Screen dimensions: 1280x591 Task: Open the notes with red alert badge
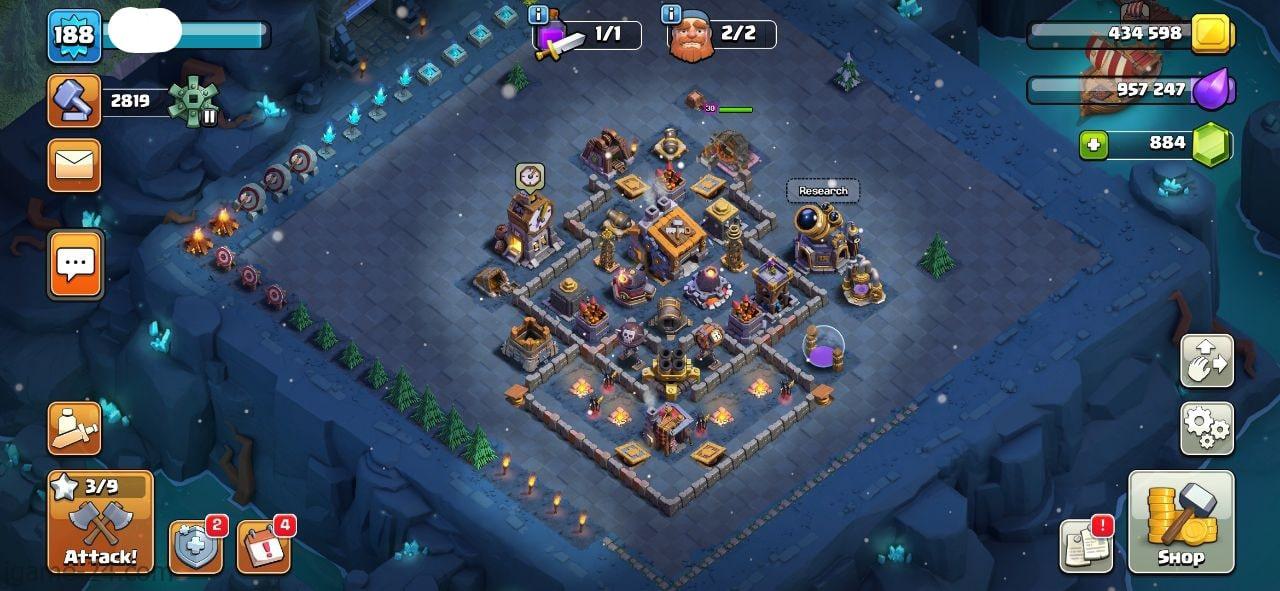pos(1086,547)
